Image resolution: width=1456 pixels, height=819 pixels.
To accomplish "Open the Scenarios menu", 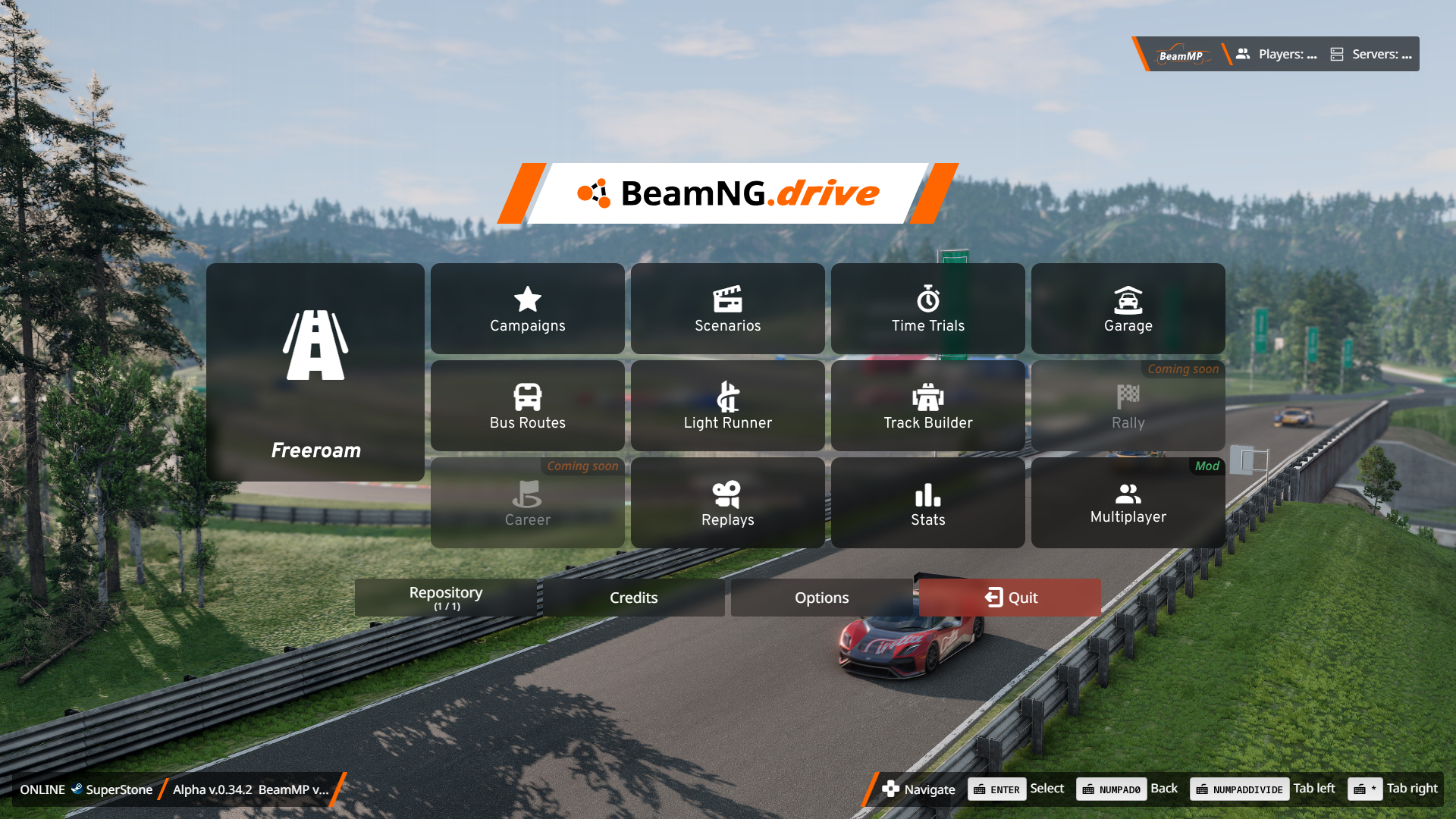I will (728, 309).
